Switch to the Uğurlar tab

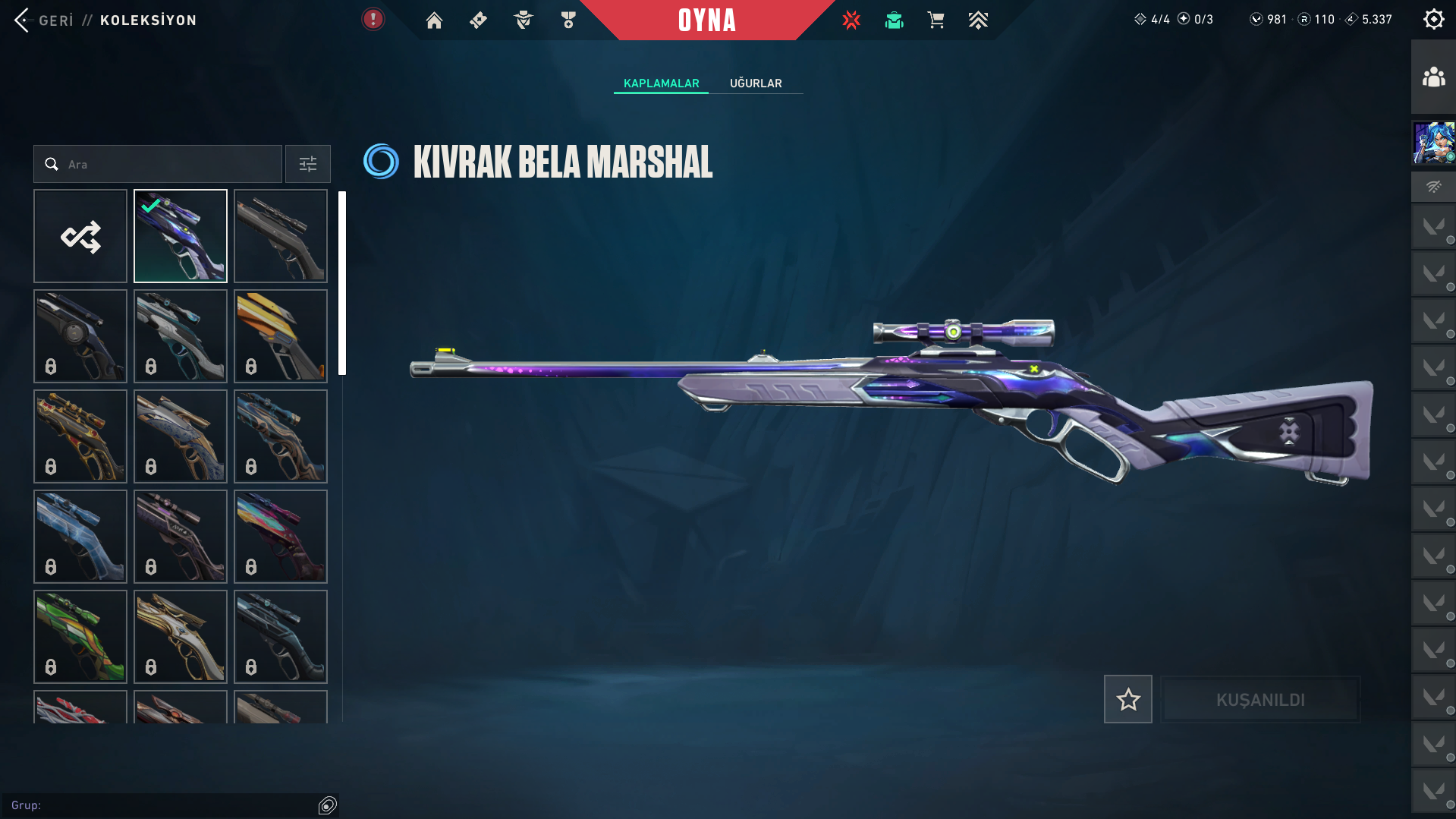[756, 83]
